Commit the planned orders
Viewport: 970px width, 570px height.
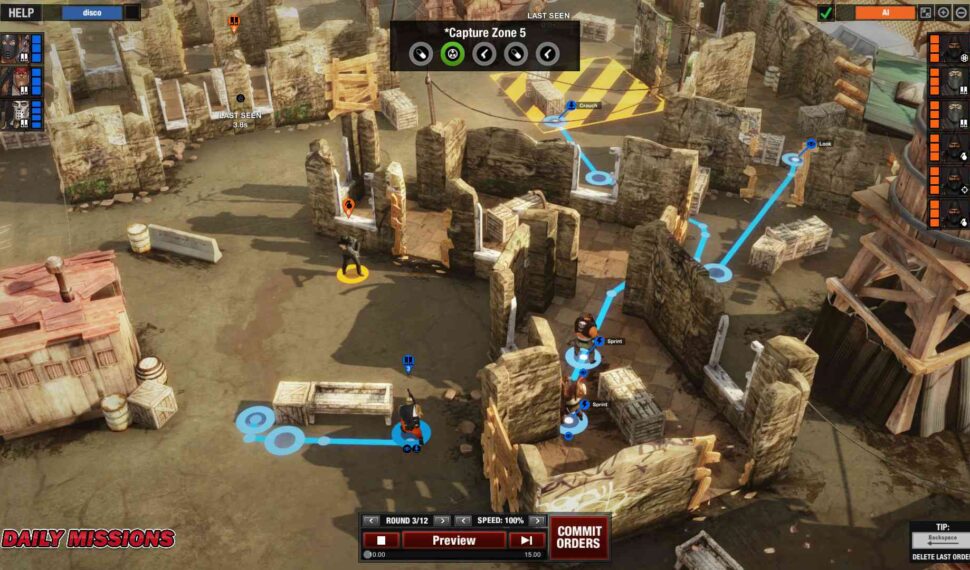click(x=578, y=537)
